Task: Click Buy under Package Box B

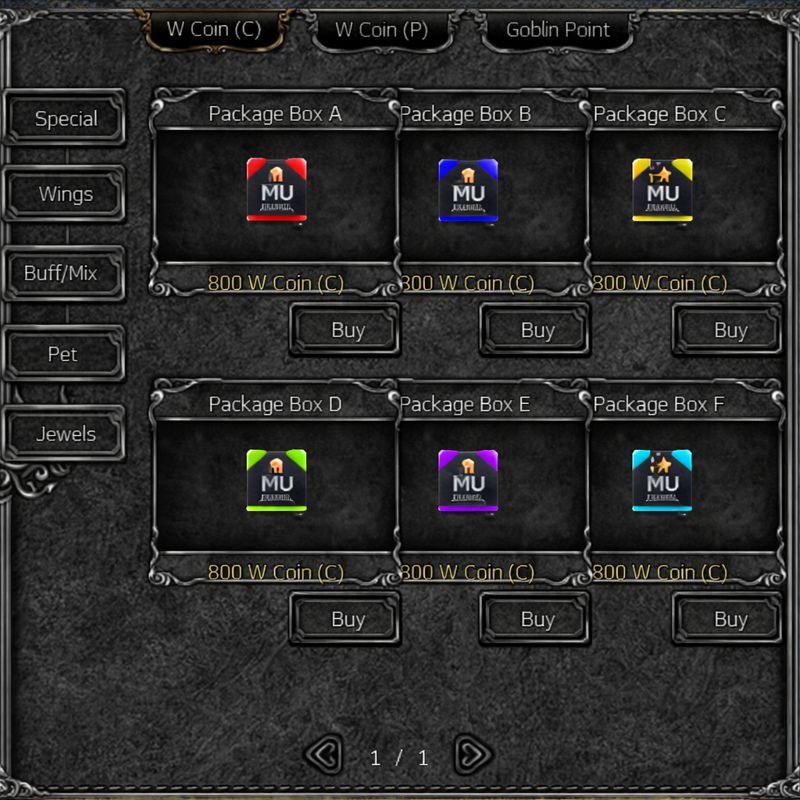Action: (x=537, y=330)
